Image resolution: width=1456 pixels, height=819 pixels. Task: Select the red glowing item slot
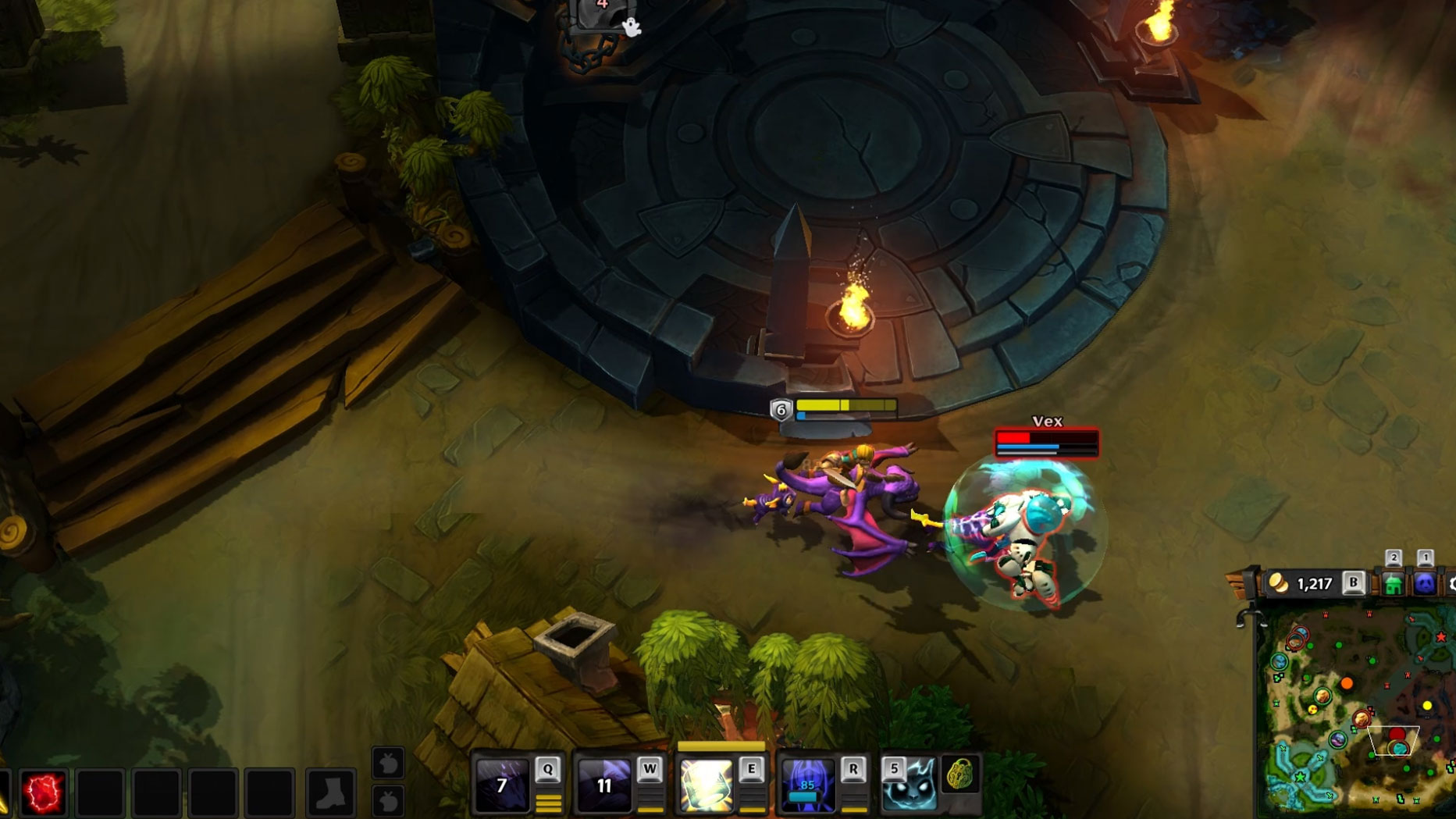pyautogui.click(x=43, y=792)
